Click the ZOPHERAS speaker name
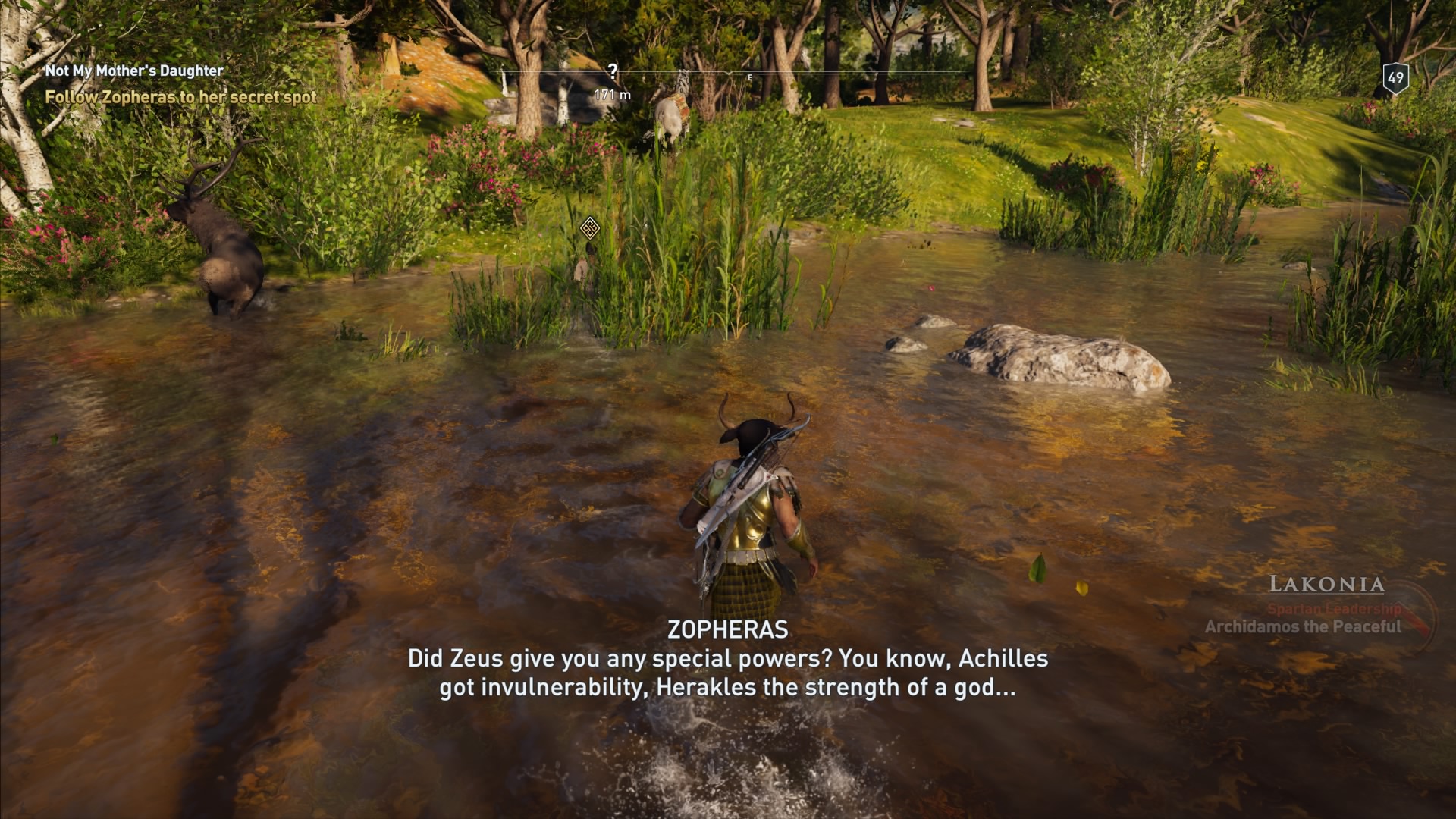The height and width of the screenshot is (819, 1456). click(x=728, y=630)
